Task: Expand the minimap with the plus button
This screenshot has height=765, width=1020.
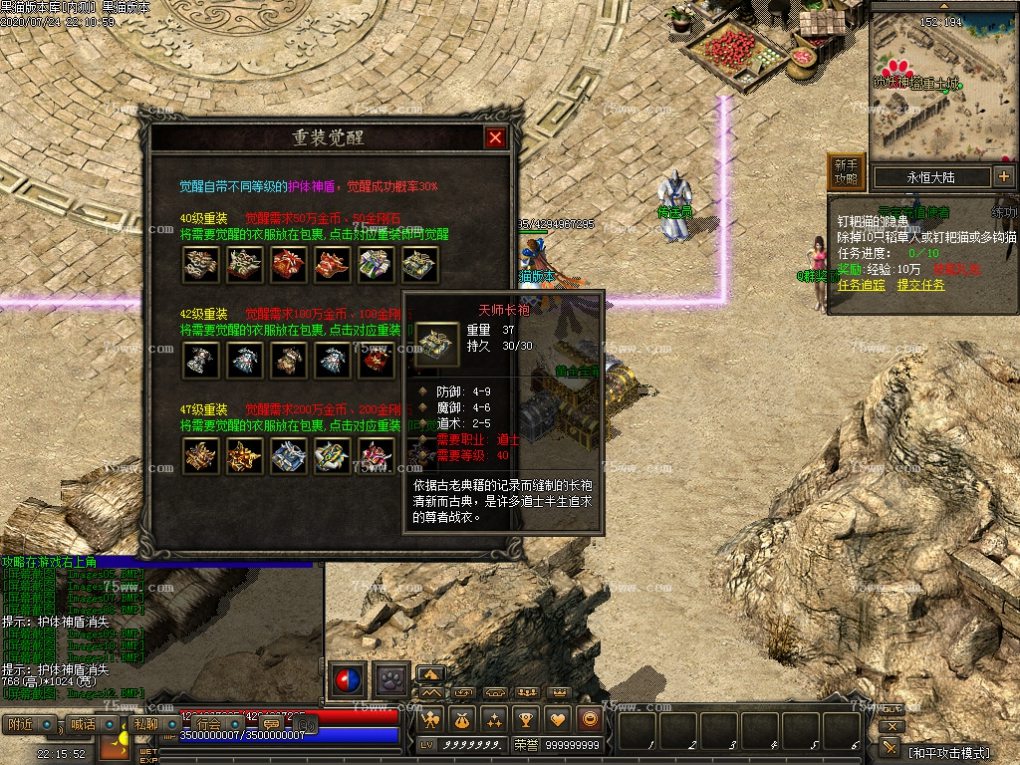Action: 1004,177
